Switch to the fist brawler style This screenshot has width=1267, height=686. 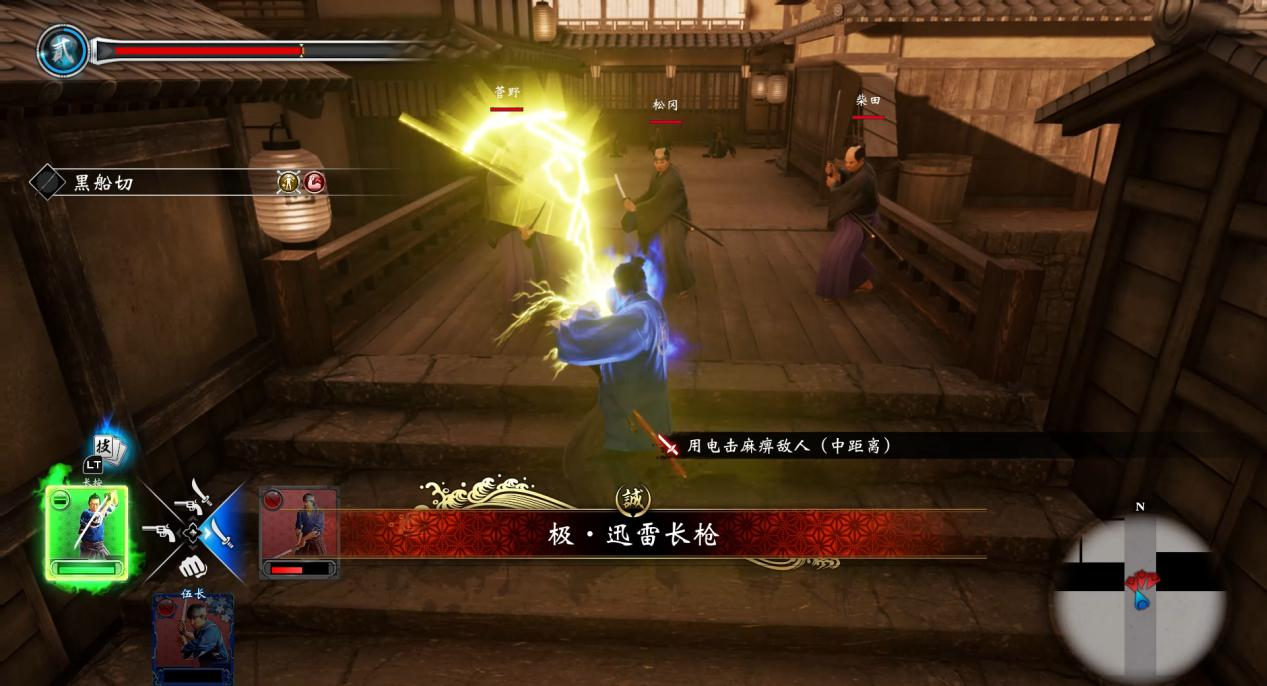click(x=192, y=566)
